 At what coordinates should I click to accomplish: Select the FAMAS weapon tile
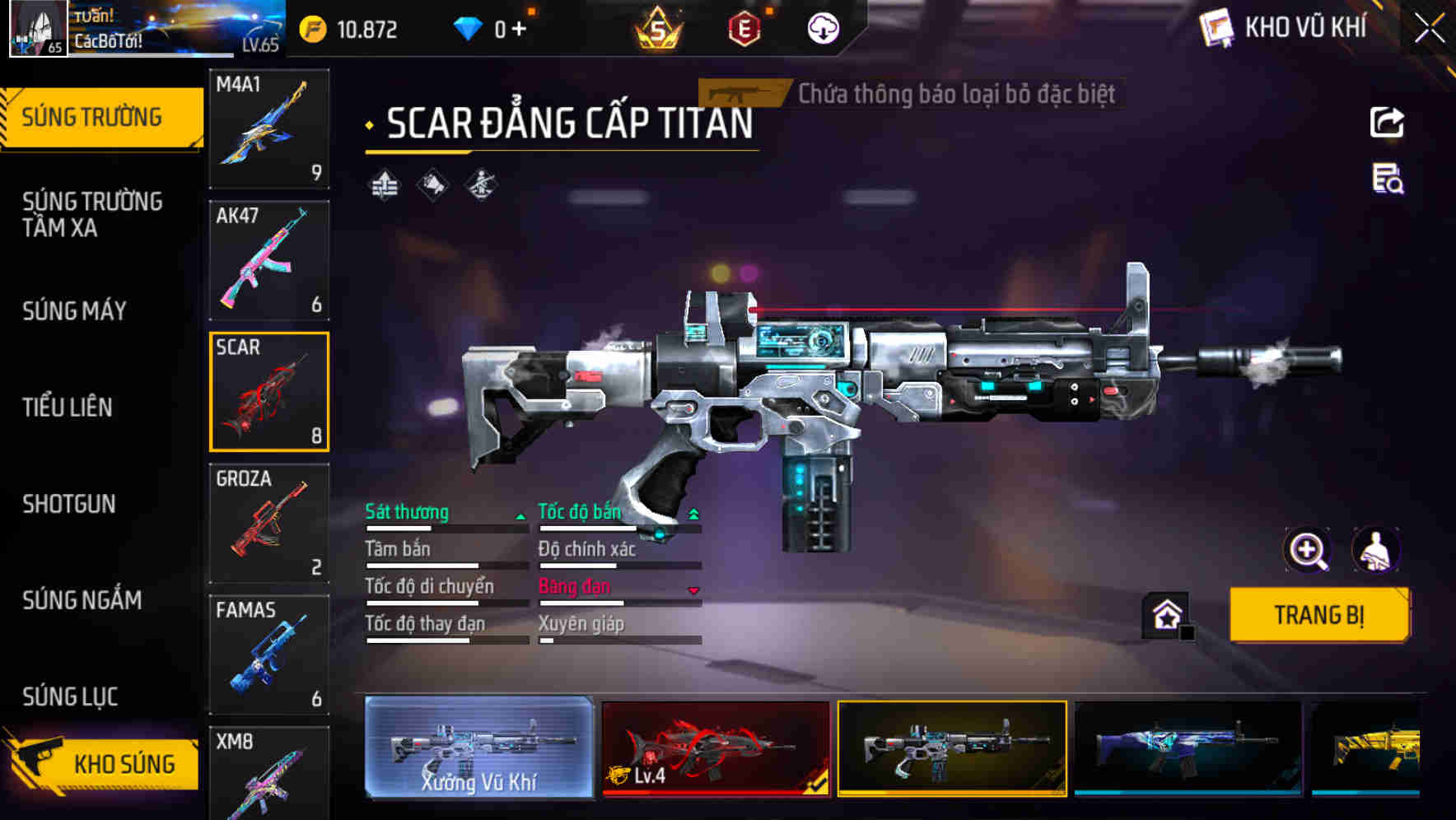coord(269,655)
